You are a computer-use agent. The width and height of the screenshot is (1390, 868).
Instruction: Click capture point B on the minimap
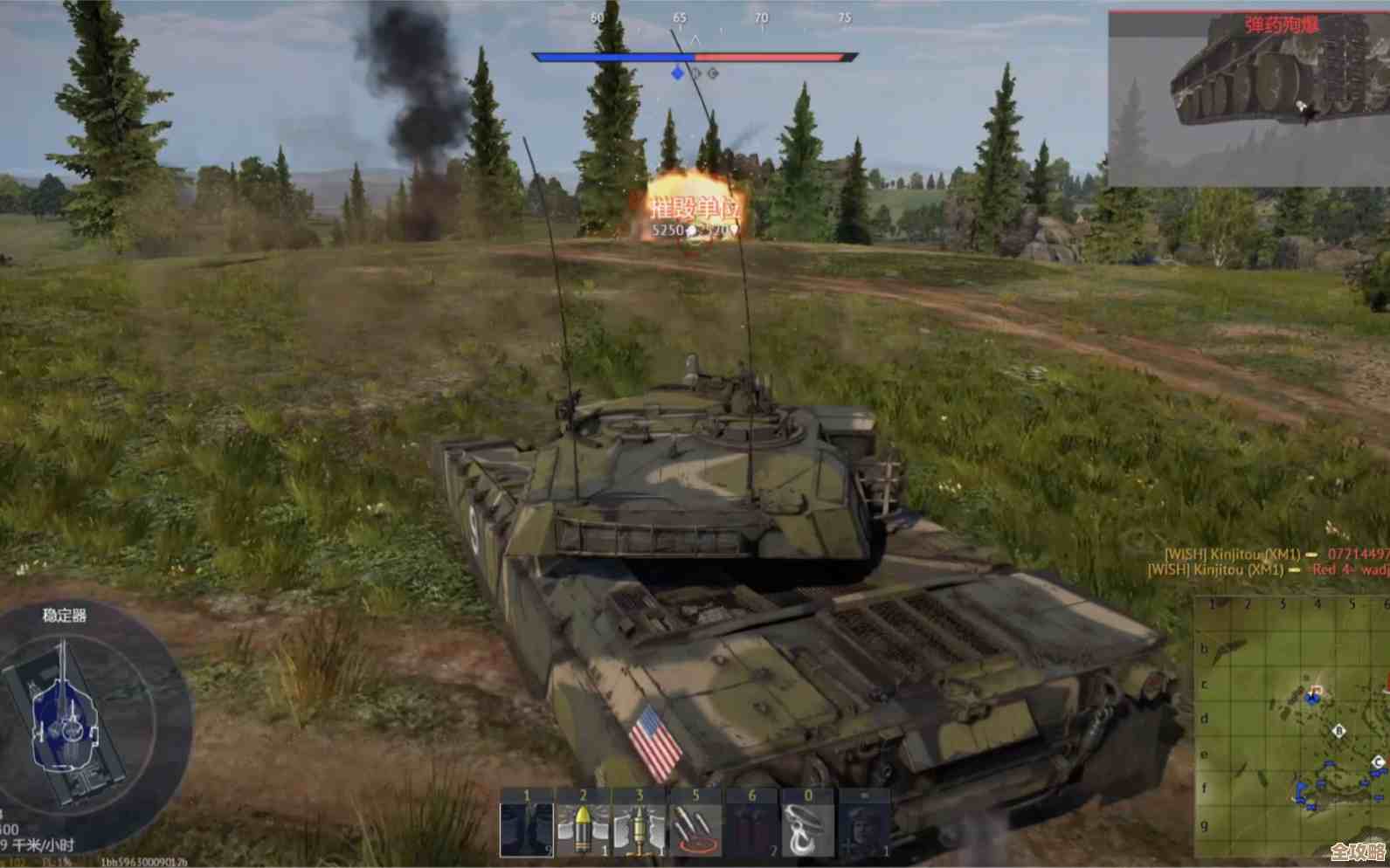1338,731
